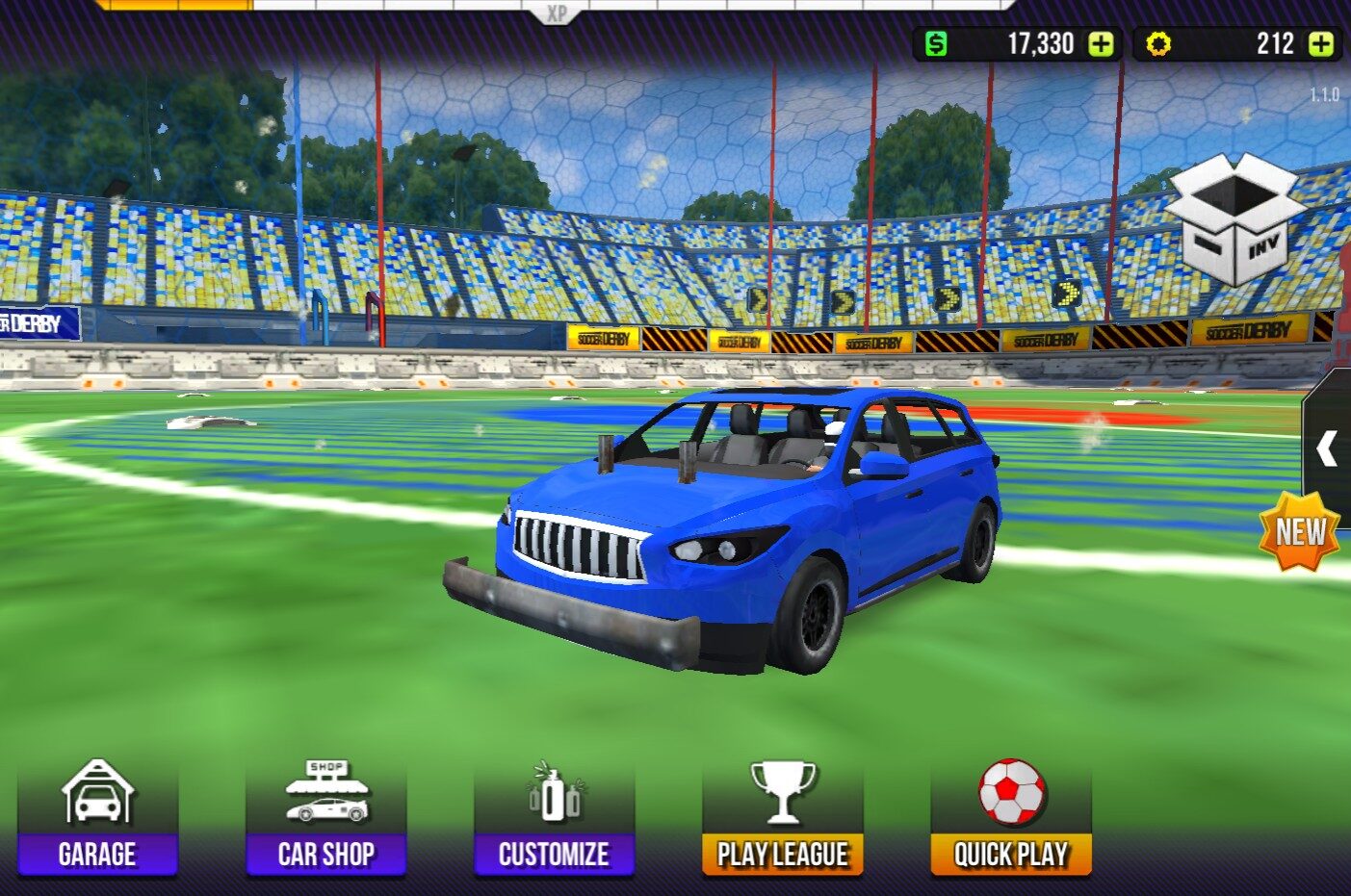Start a match via the soccer ball icon
The width and height of the screenshot is (1351, 896).
[x=1010, y=793]
